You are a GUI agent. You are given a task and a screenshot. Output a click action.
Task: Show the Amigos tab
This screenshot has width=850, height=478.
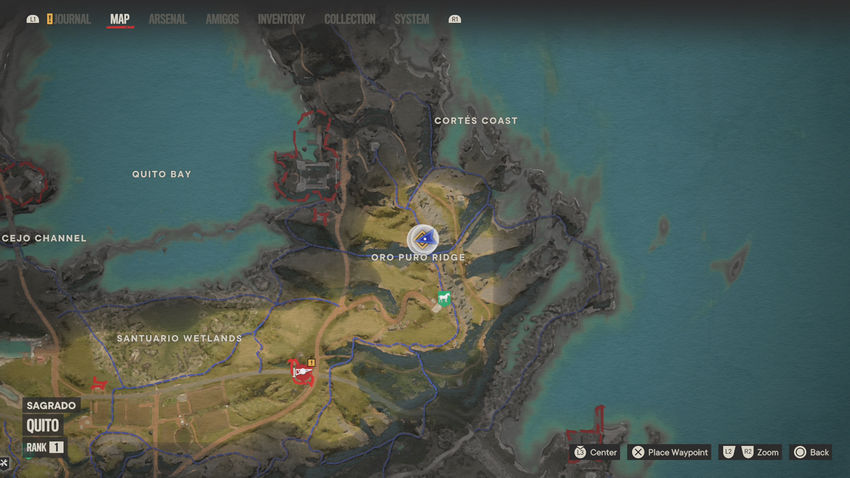point(222,19)
